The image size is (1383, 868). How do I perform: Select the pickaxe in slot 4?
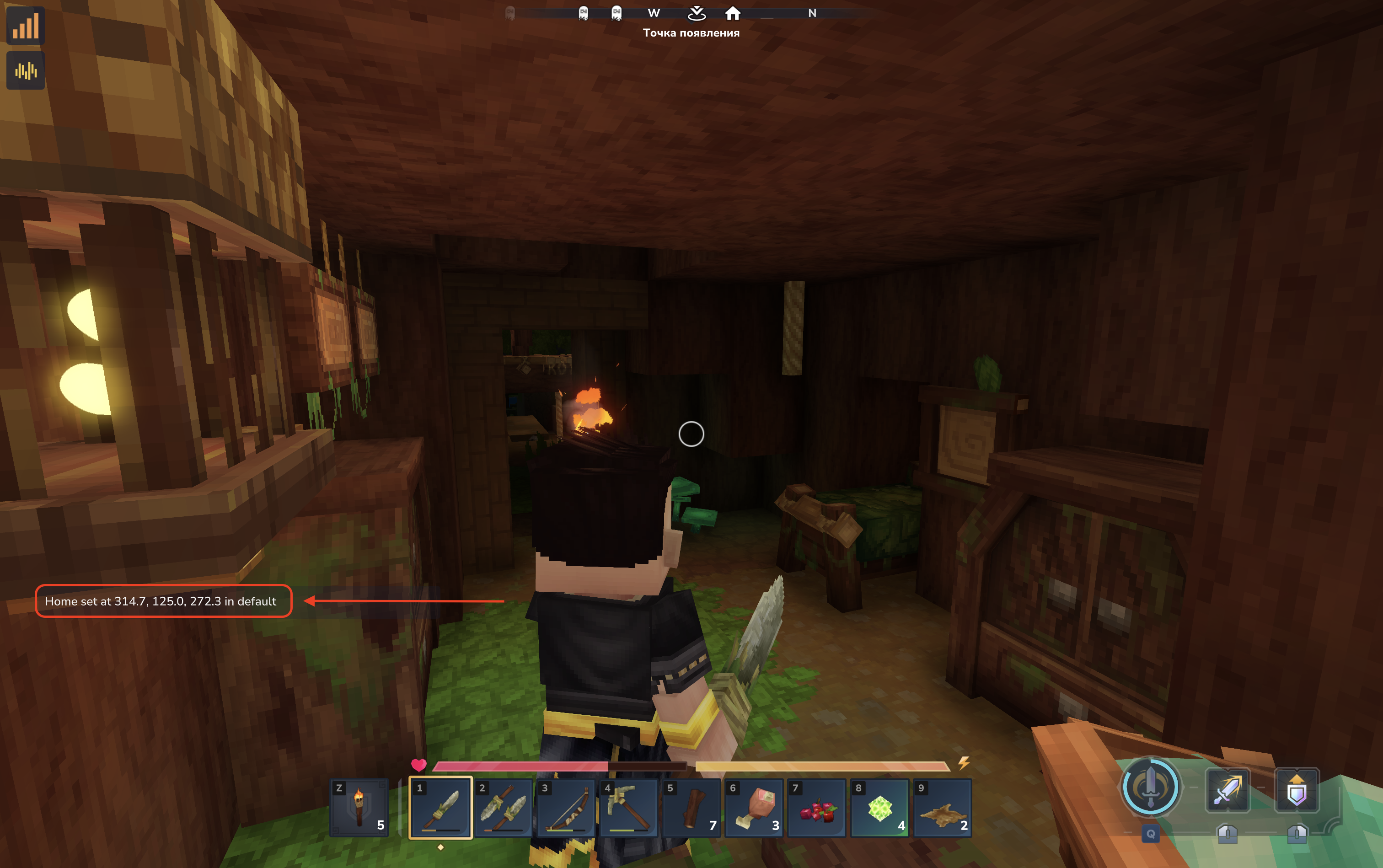[629, 807]
